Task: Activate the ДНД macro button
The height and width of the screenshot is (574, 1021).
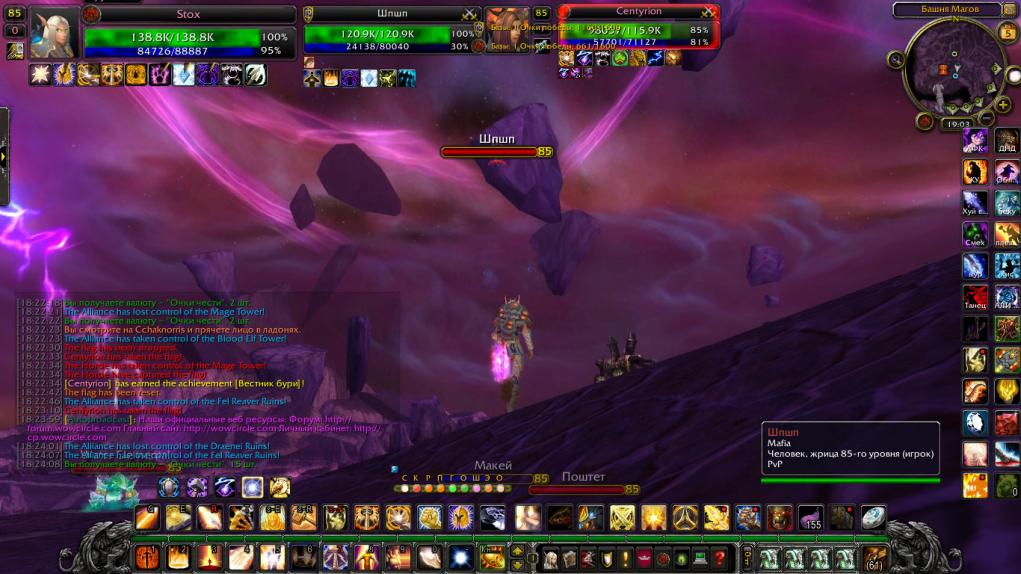Action: click(x=1007, y=141)
